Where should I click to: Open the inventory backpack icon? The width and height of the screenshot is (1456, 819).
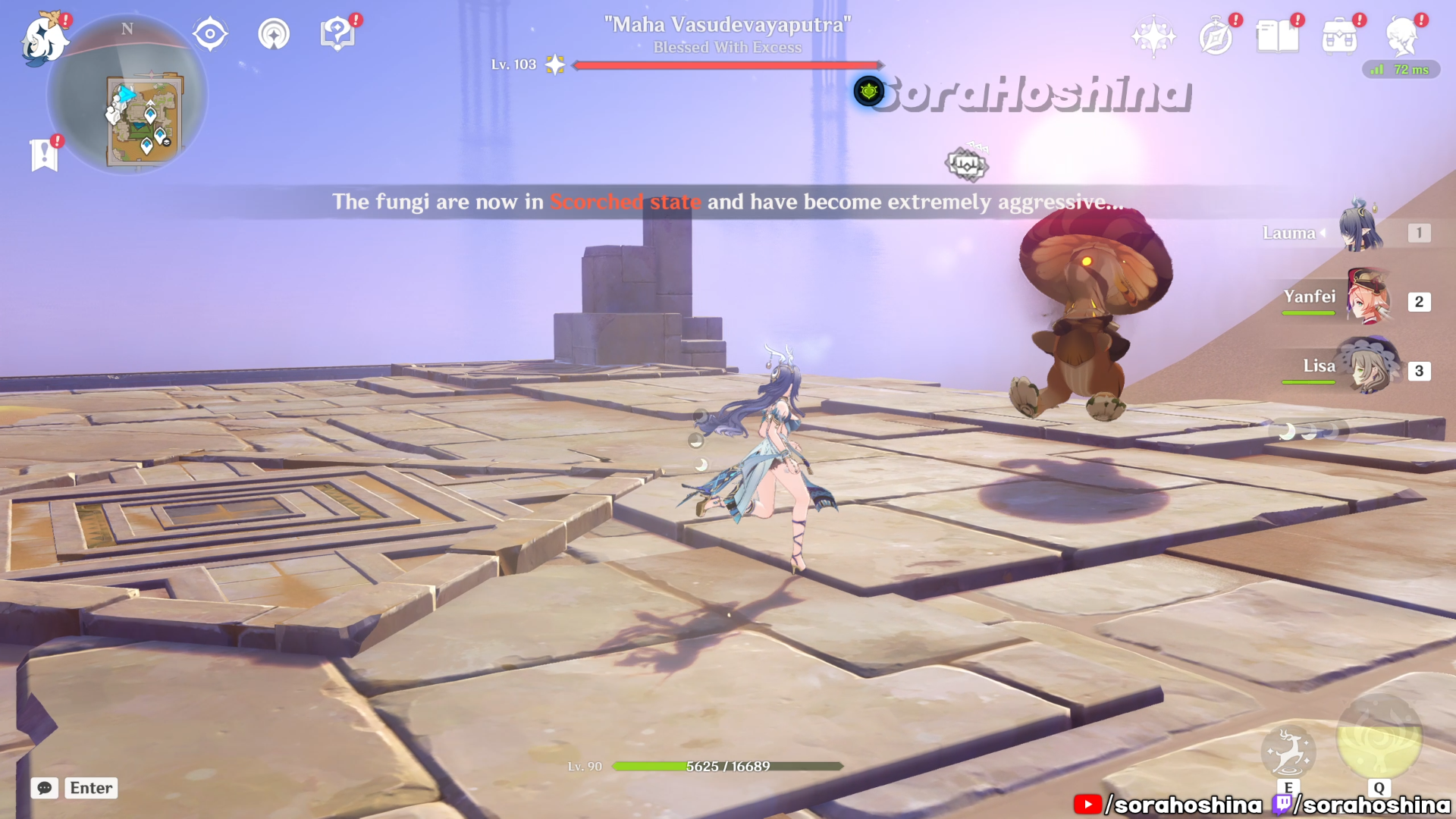pos(1340,36)
